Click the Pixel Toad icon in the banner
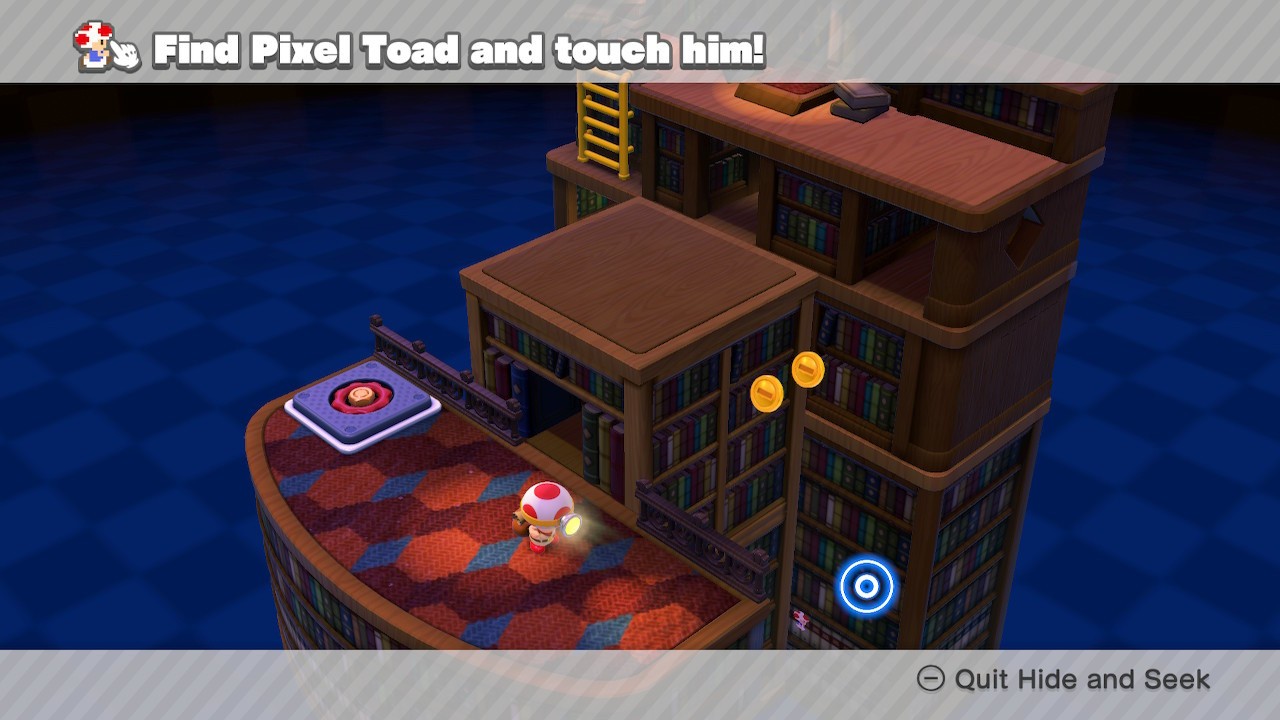This screenshot has width=1280, height=720. click(x=92, y=45)
